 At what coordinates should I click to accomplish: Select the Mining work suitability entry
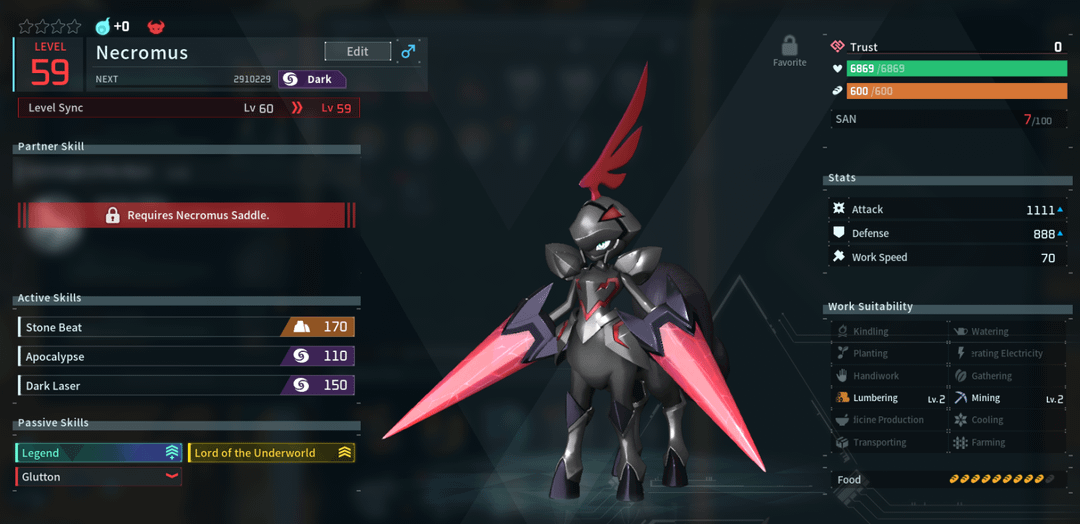click(x=1006, y=398)
